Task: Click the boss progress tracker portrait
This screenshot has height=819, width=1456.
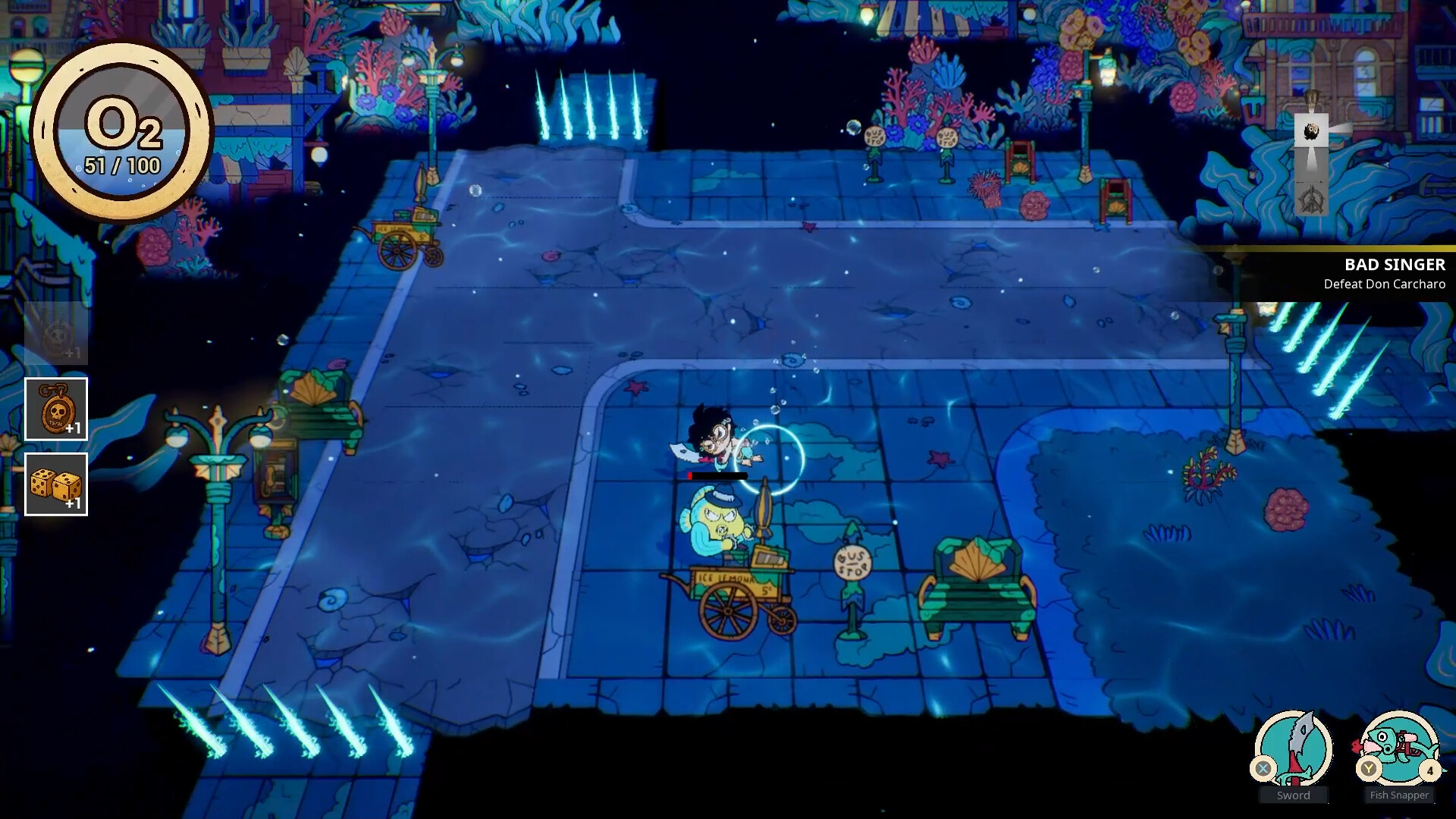Action: point(1311,133)
